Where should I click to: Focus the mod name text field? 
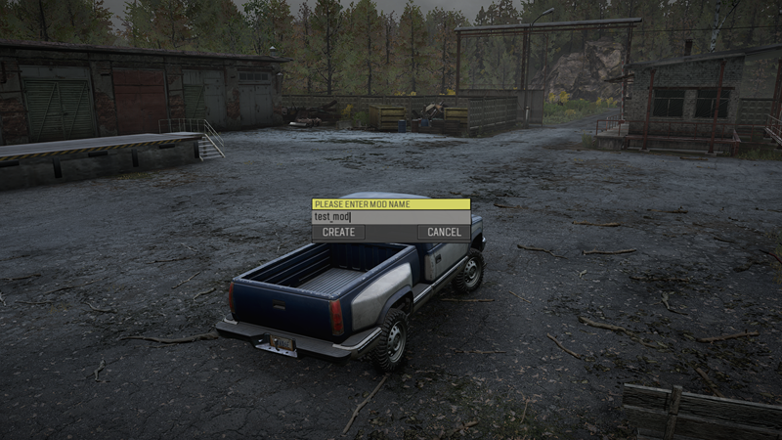click(391, 217)
